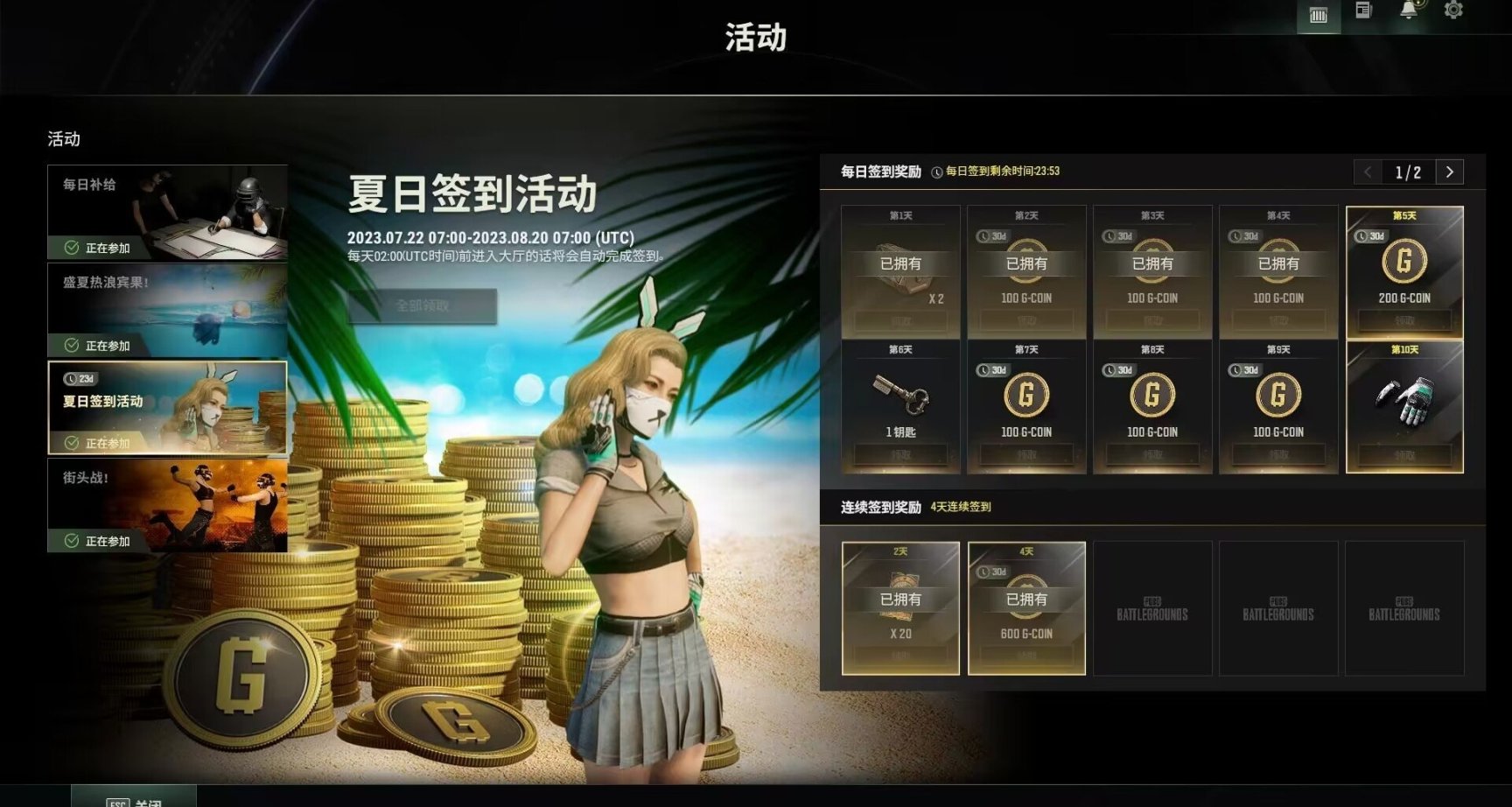Image resolution: width=1512 pixels, height=807 pixels.
Task: Open the notifications bell icon
Action: [x=1408, y=12]
